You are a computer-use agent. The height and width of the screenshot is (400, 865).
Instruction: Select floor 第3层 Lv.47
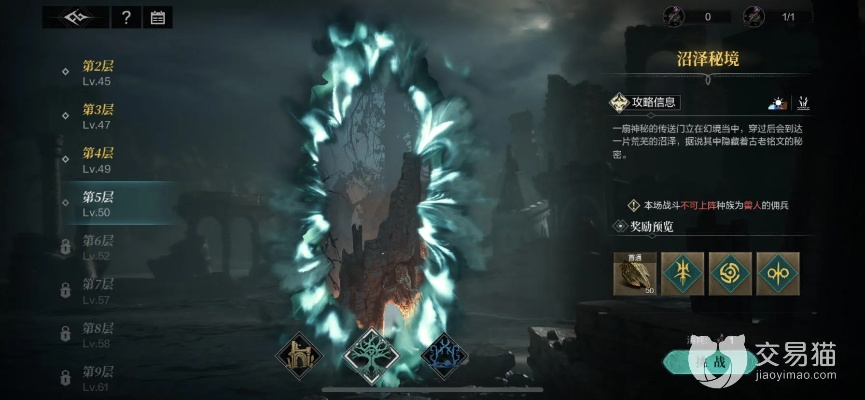[98, 116]
